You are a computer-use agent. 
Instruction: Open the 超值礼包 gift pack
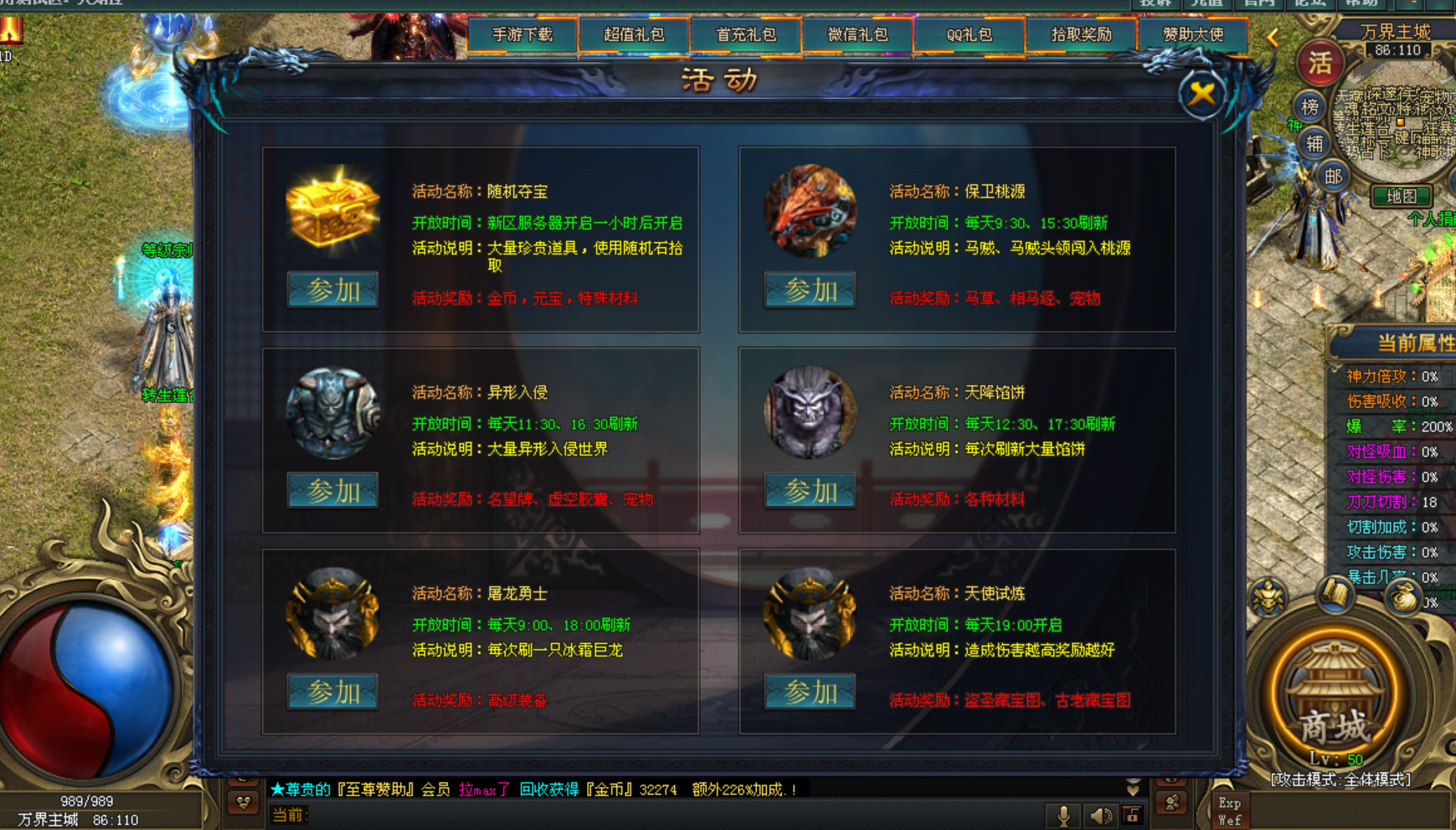[x=634, y=35]
